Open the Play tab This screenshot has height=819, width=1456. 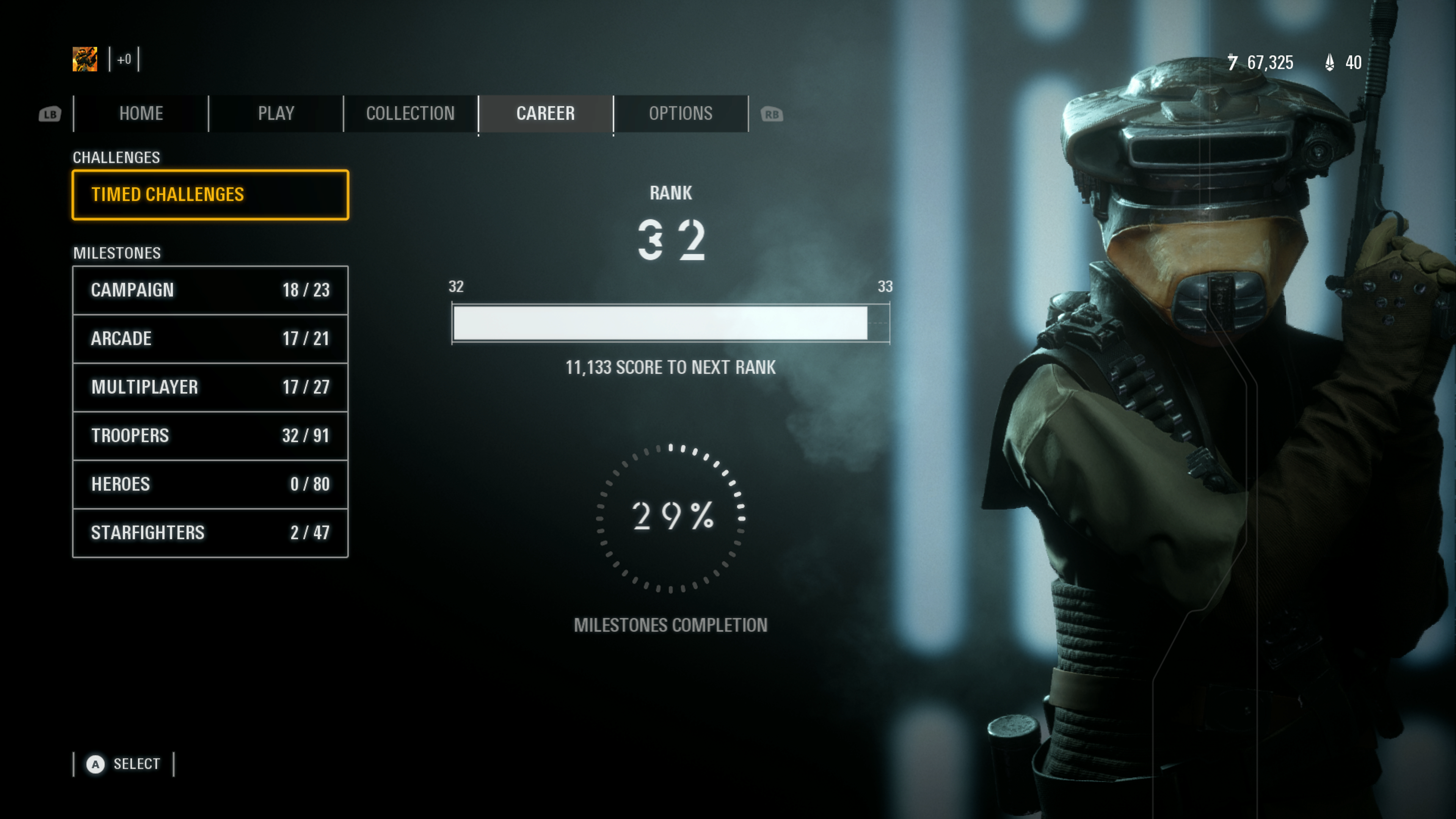(x=276, y=114)
